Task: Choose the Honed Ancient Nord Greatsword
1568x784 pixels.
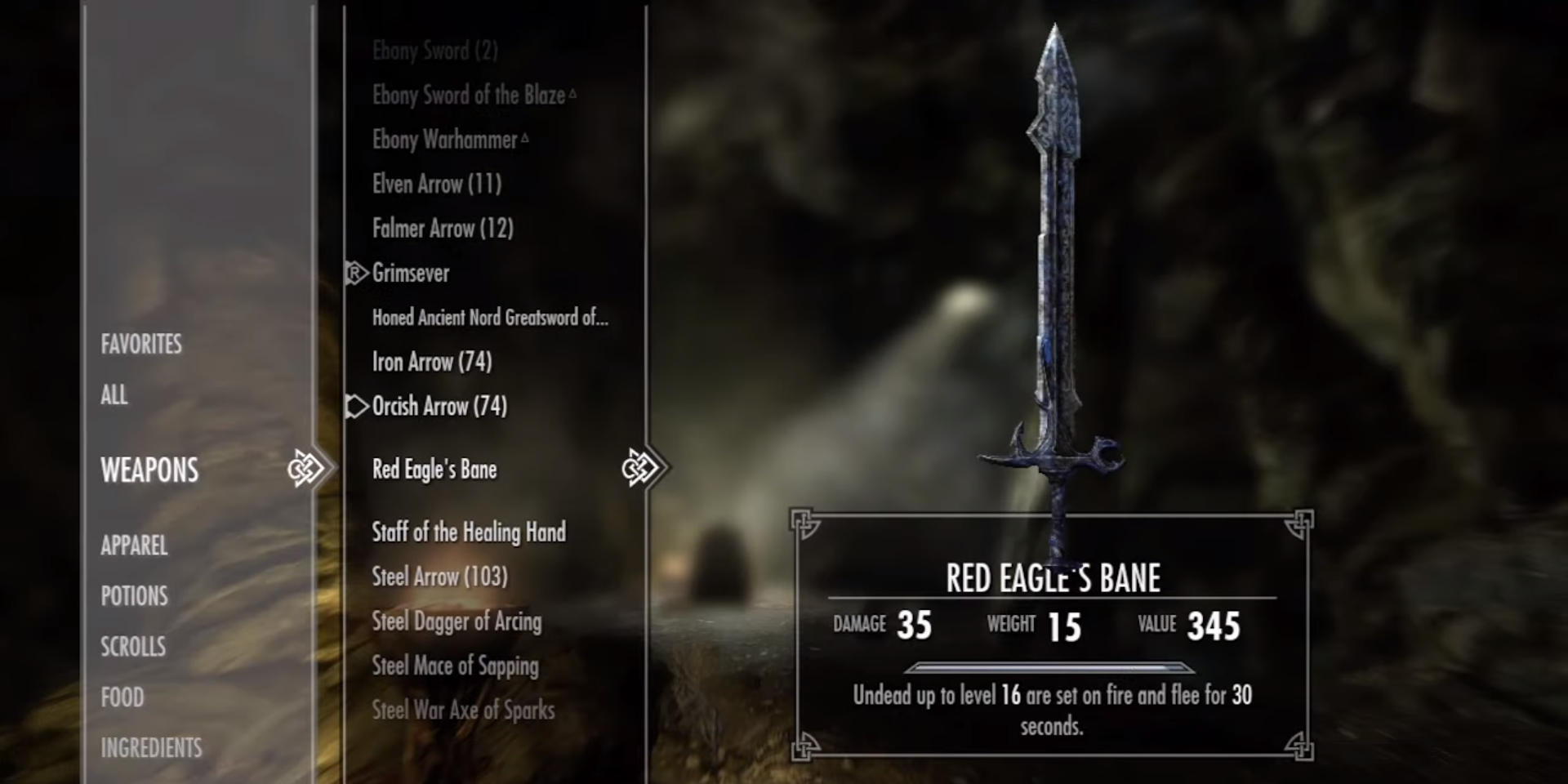Action: (490, 318)
